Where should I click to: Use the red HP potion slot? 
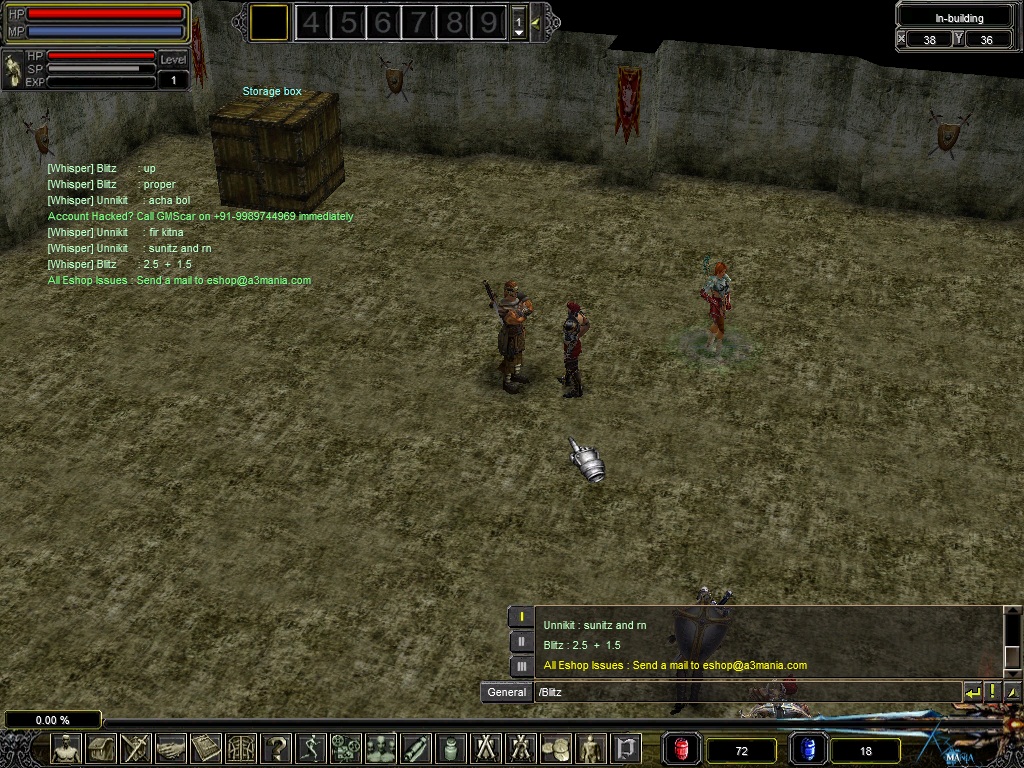tap(682, 749)
